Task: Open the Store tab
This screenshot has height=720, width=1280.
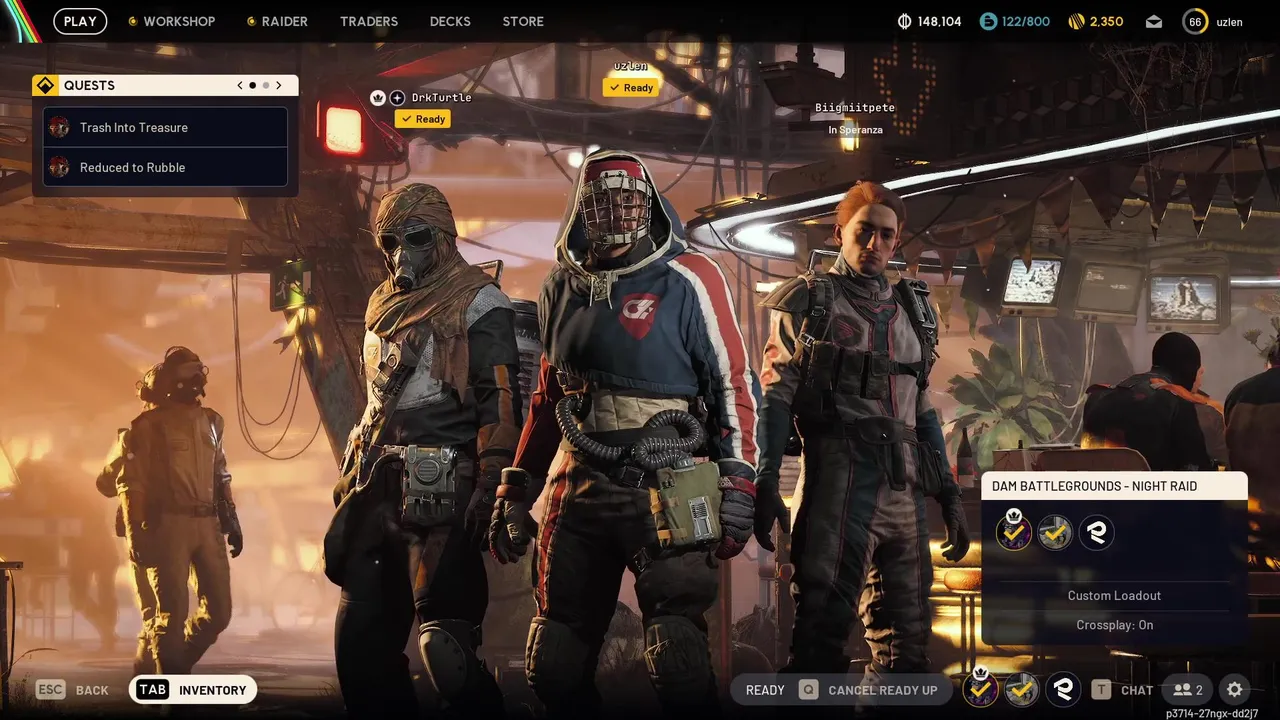Action: pos(523,21)
